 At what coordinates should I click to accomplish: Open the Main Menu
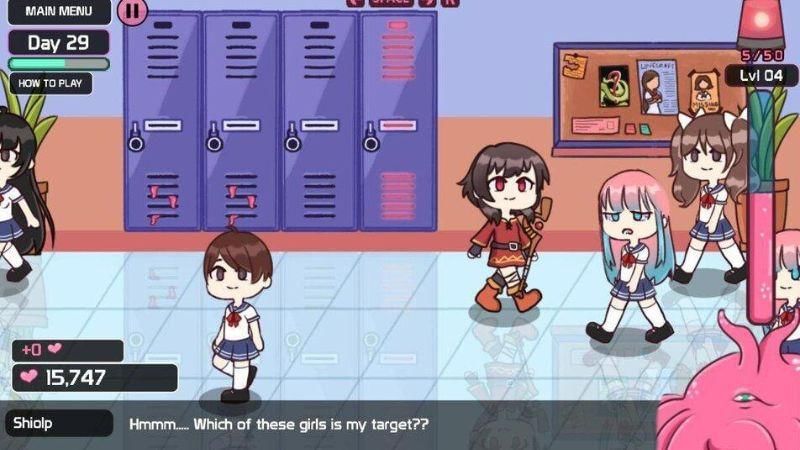pos(57,11)
